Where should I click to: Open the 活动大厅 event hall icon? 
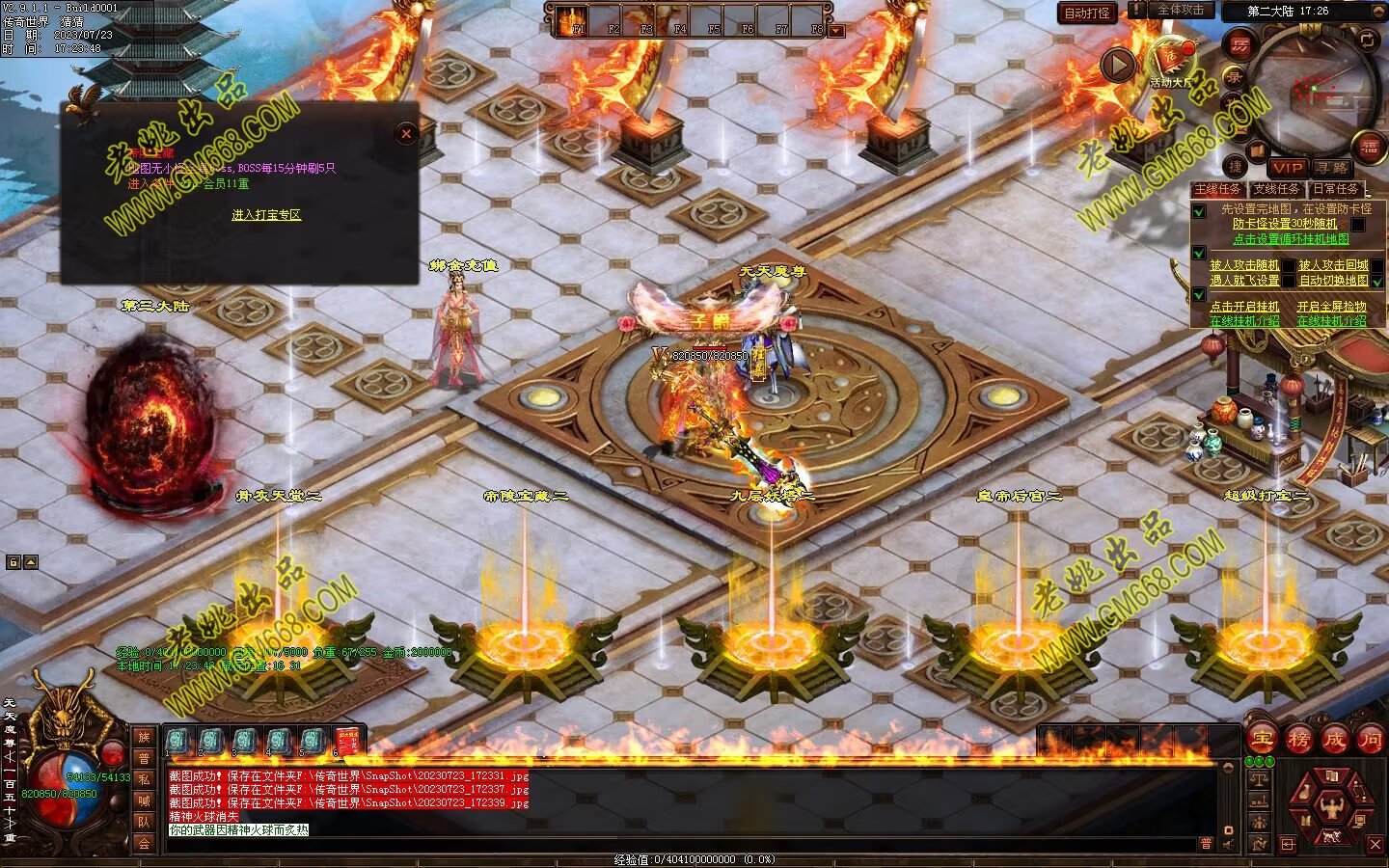[x=1172, y=60]
